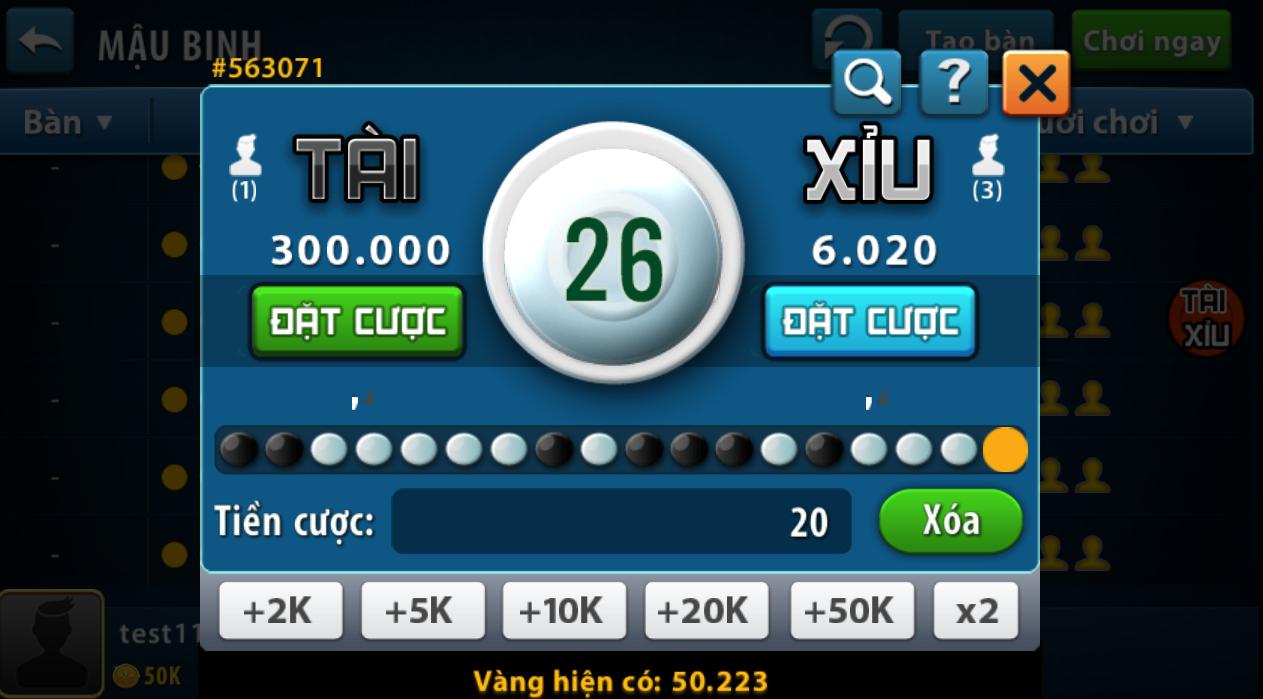This screenshot has width=1263, height=699.
Task: Go back with the arrow button
Action: point(40,41)
